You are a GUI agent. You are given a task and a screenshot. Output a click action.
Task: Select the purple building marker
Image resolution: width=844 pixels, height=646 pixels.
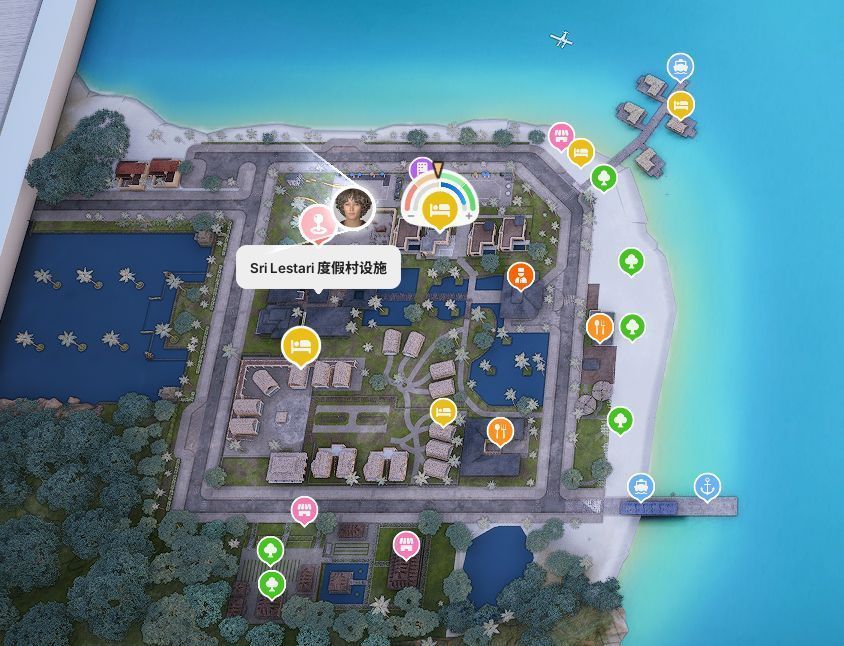click(x=422, y=168)
